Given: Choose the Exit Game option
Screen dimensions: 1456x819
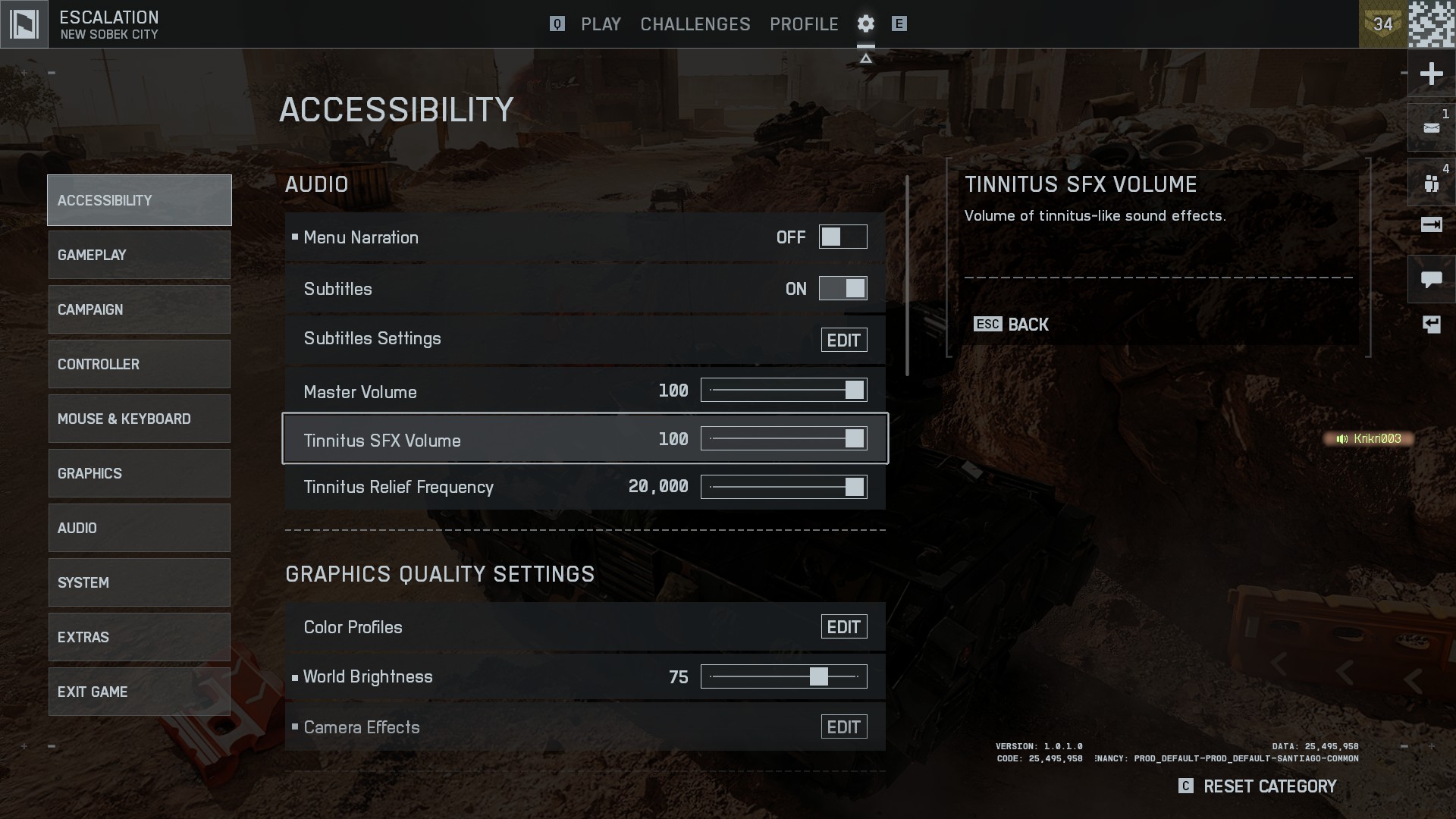Looking at the screenshot, I should [x=139, y=692].
